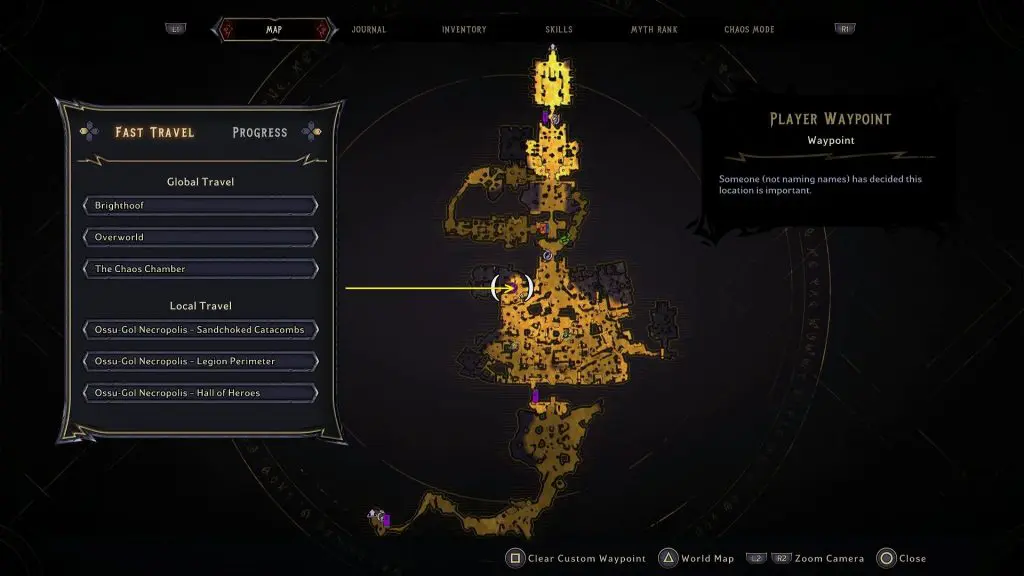Screen dimensions: 1024x576
Task: Open the Inventory tab
Action: 464,30
